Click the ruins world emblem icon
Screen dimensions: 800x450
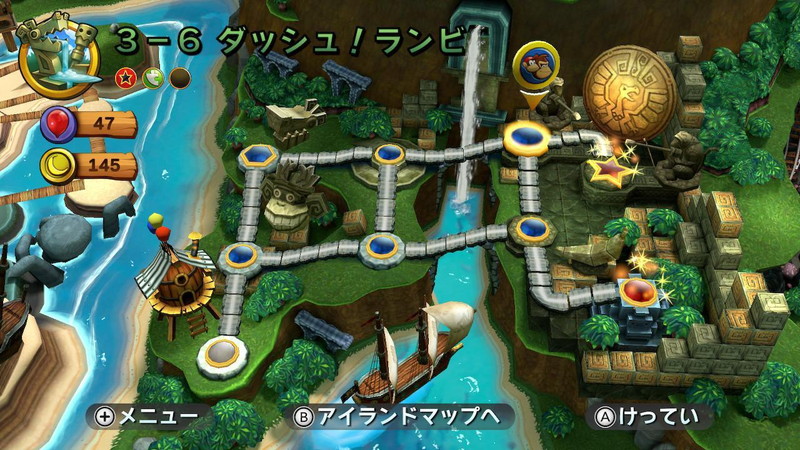click(58, 50)
